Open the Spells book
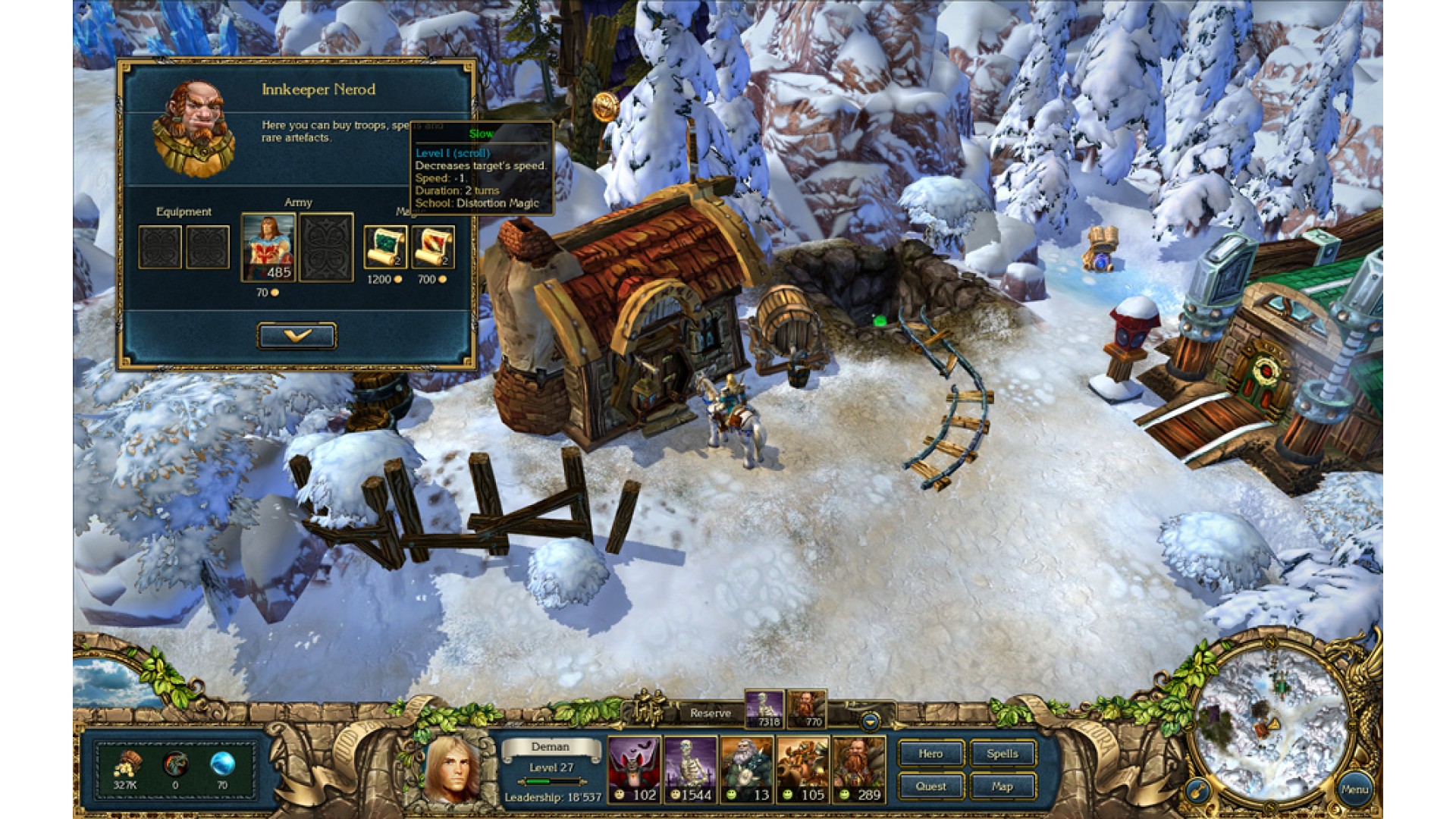1456x819 pixels. point(1002,754)
